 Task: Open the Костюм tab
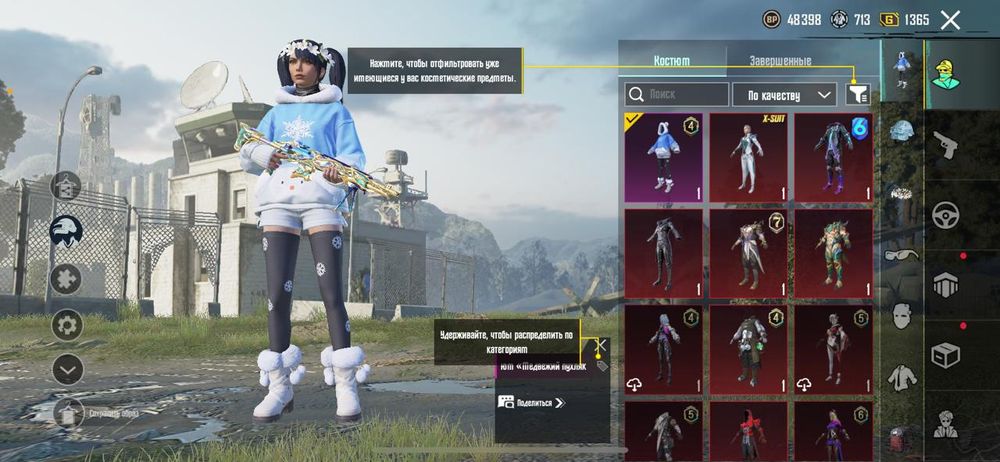[671, 61]
